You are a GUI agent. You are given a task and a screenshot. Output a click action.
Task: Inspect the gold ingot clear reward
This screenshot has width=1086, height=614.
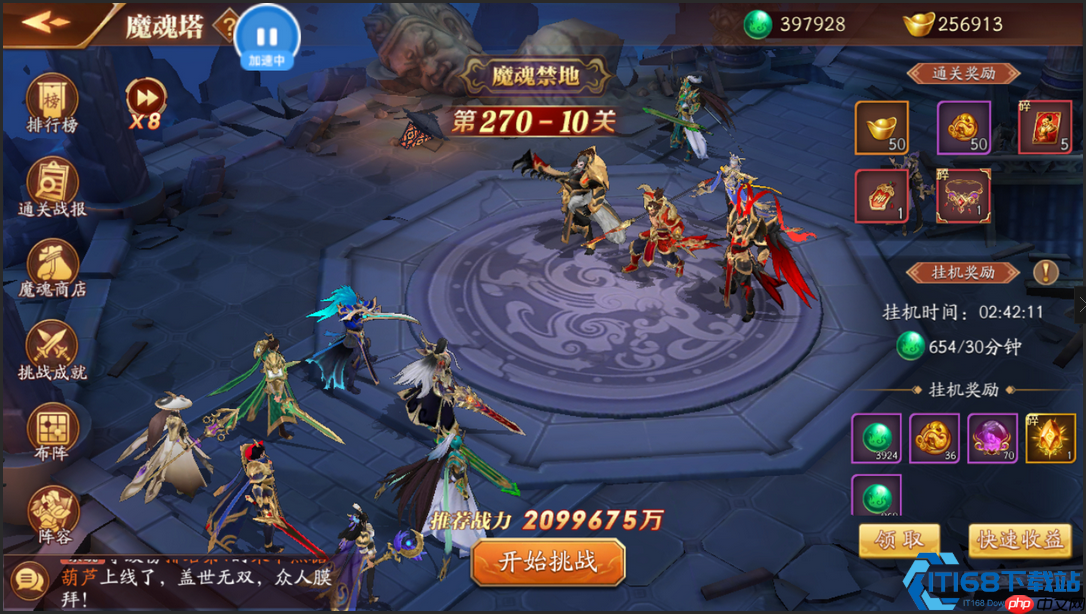click(882, 128)
